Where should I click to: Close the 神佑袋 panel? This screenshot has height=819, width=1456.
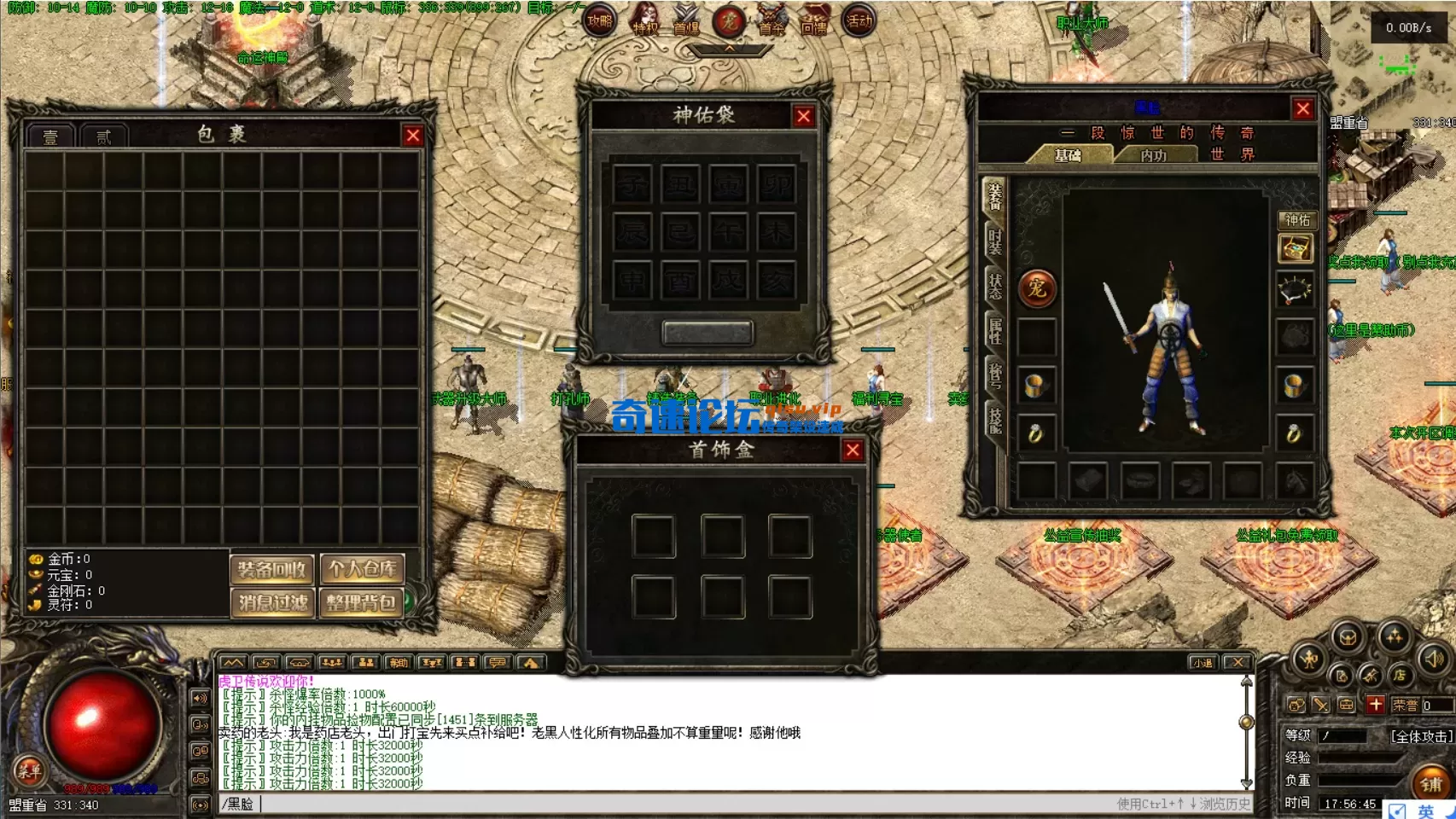pos(803,117)
